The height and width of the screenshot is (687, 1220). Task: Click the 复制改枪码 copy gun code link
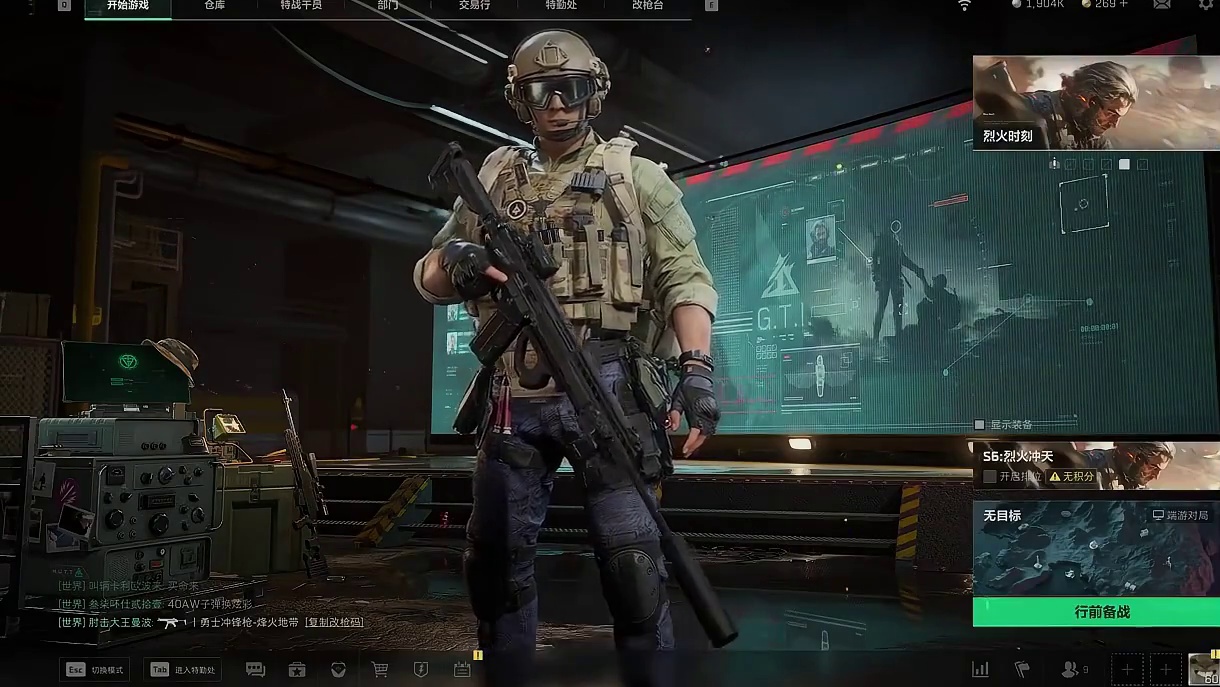coord(334,622)
